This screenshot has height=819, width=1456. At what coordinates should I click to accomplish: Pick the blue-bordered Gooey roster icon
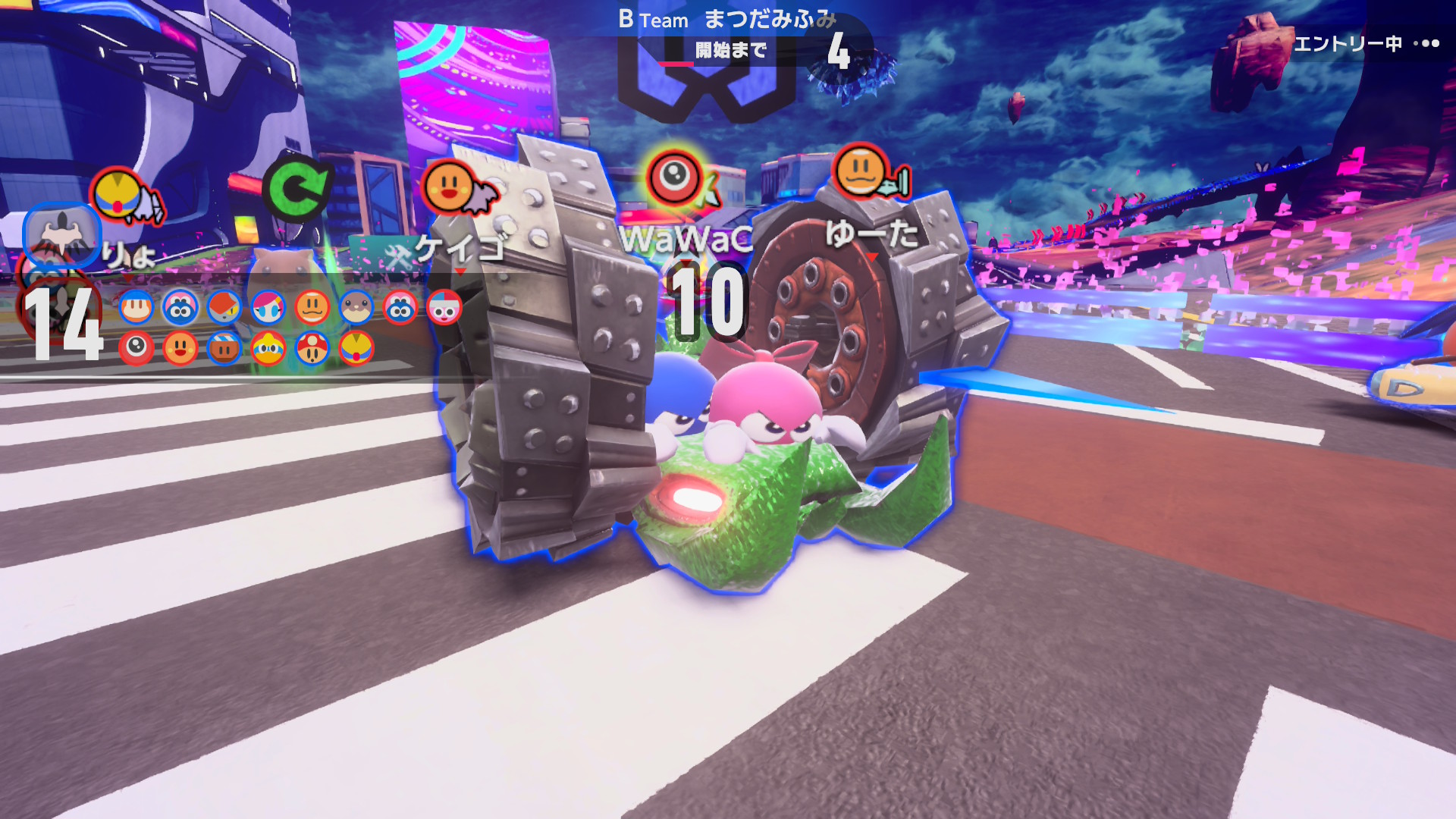180,308
